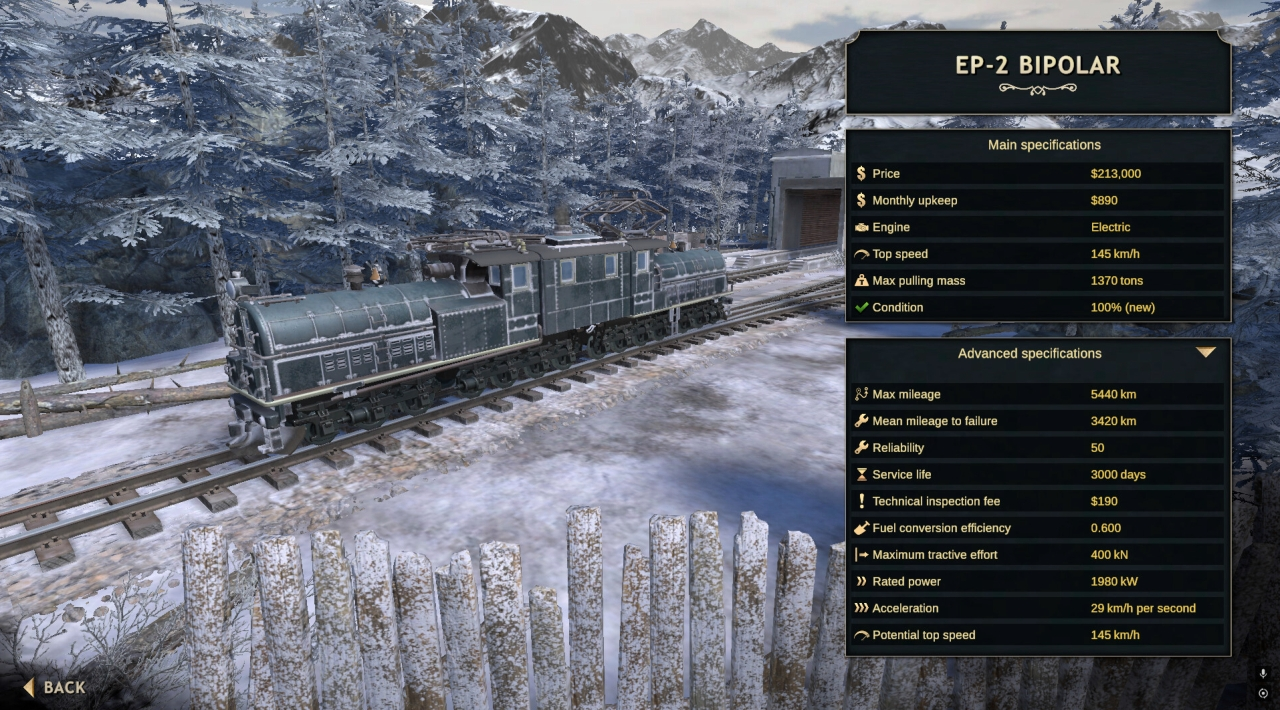The height and width of the screenshot is (710, 1280).
Task: Toggle the microphone overlay icon
Action: point(1263,673)
